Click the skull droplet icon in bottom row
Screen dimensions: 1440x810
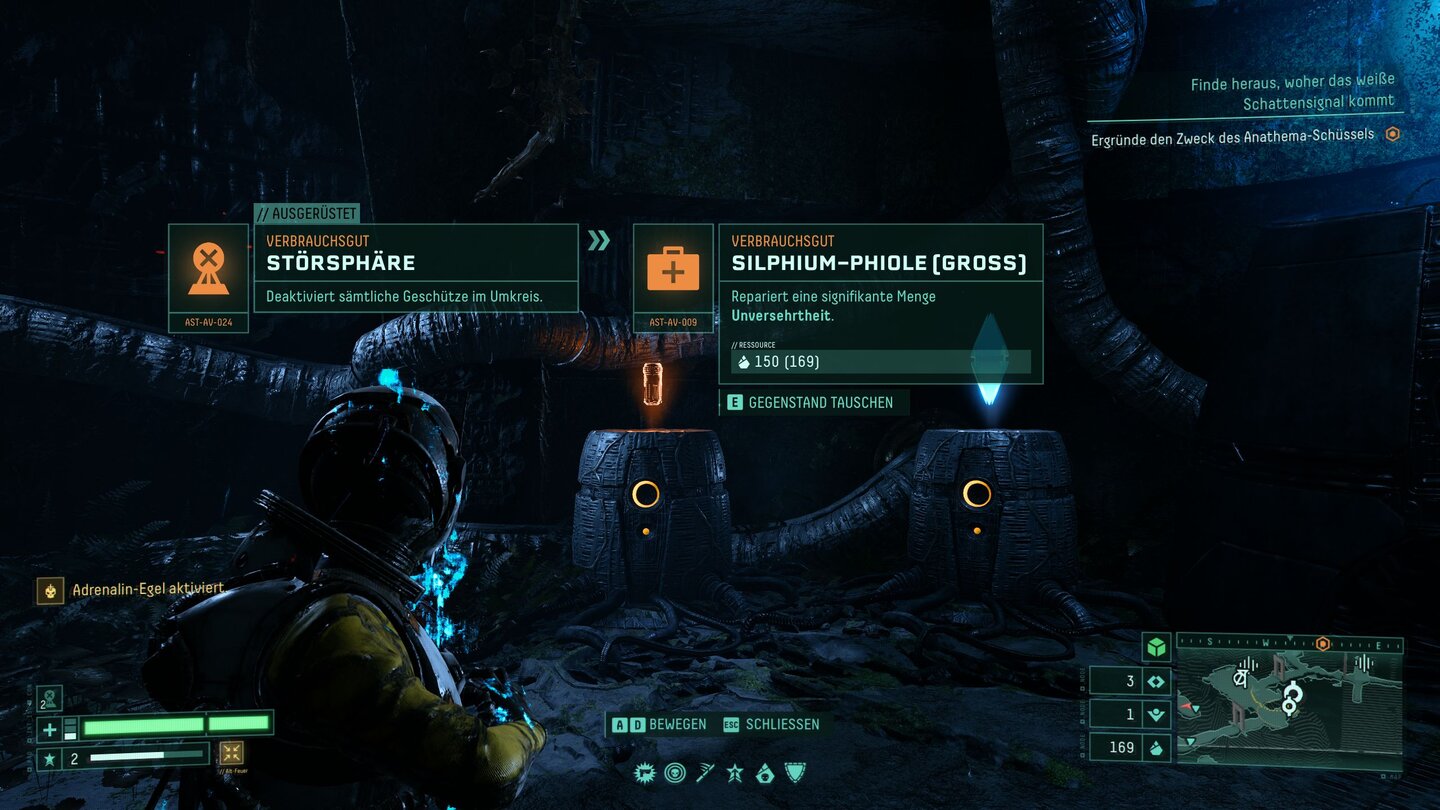765,772
